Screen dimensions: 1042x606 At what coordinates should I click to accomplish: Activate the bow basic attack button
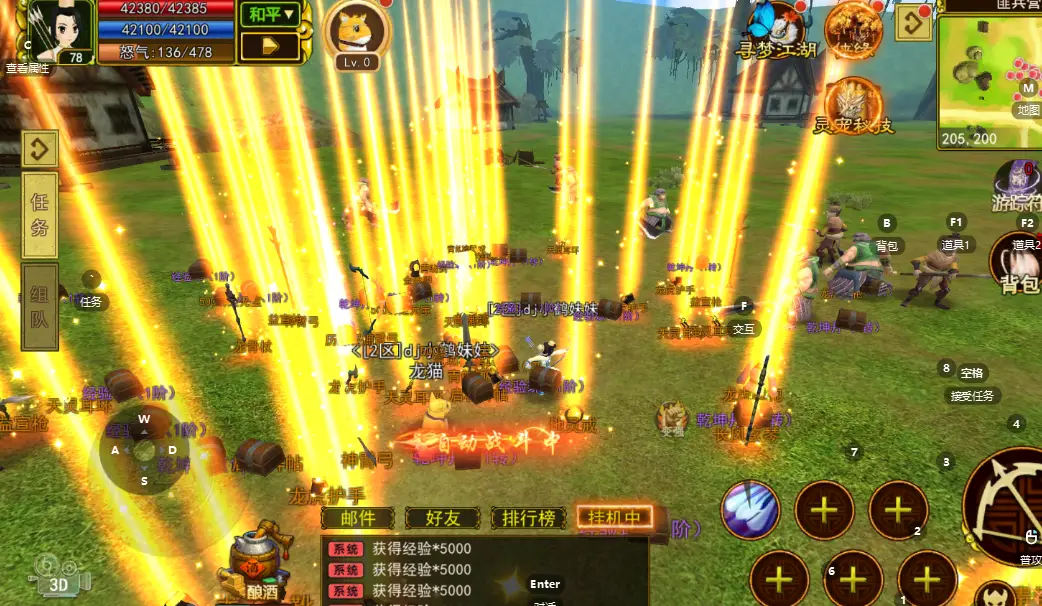pos(1003,507)
